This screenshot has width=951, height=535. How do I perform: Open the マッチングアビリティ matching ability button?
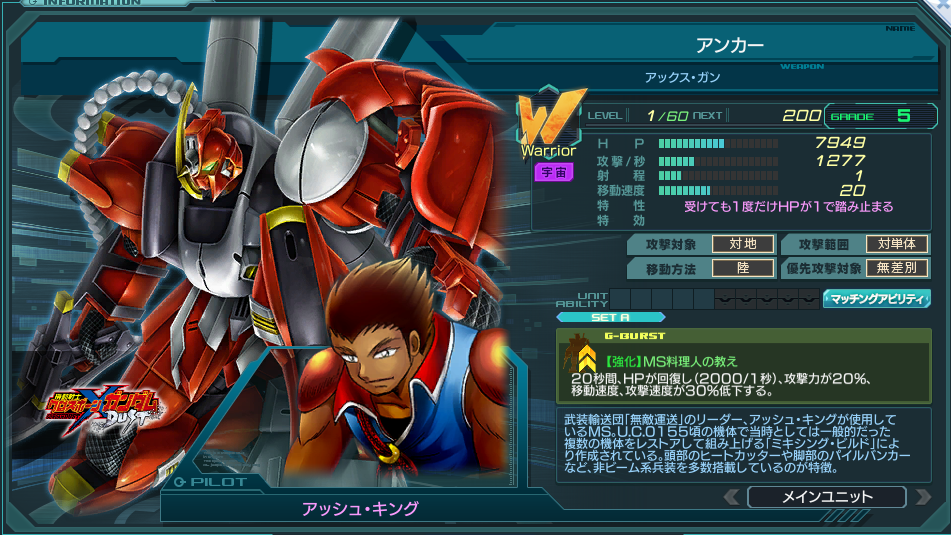(x=876, y=298)
